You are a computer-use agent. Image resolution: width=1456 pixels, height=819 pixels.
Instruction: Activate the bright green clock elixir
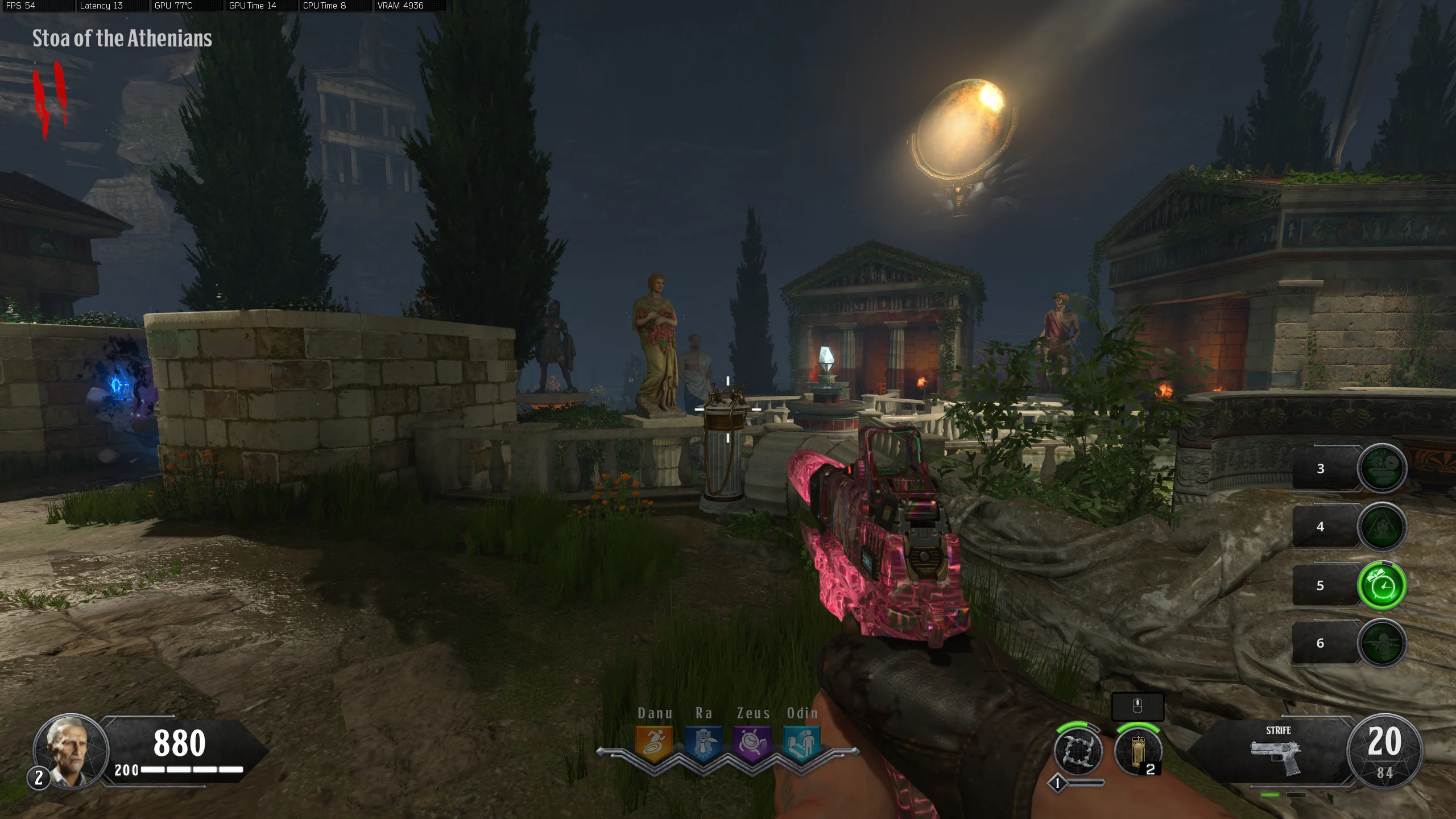(x=1381, y=585)
